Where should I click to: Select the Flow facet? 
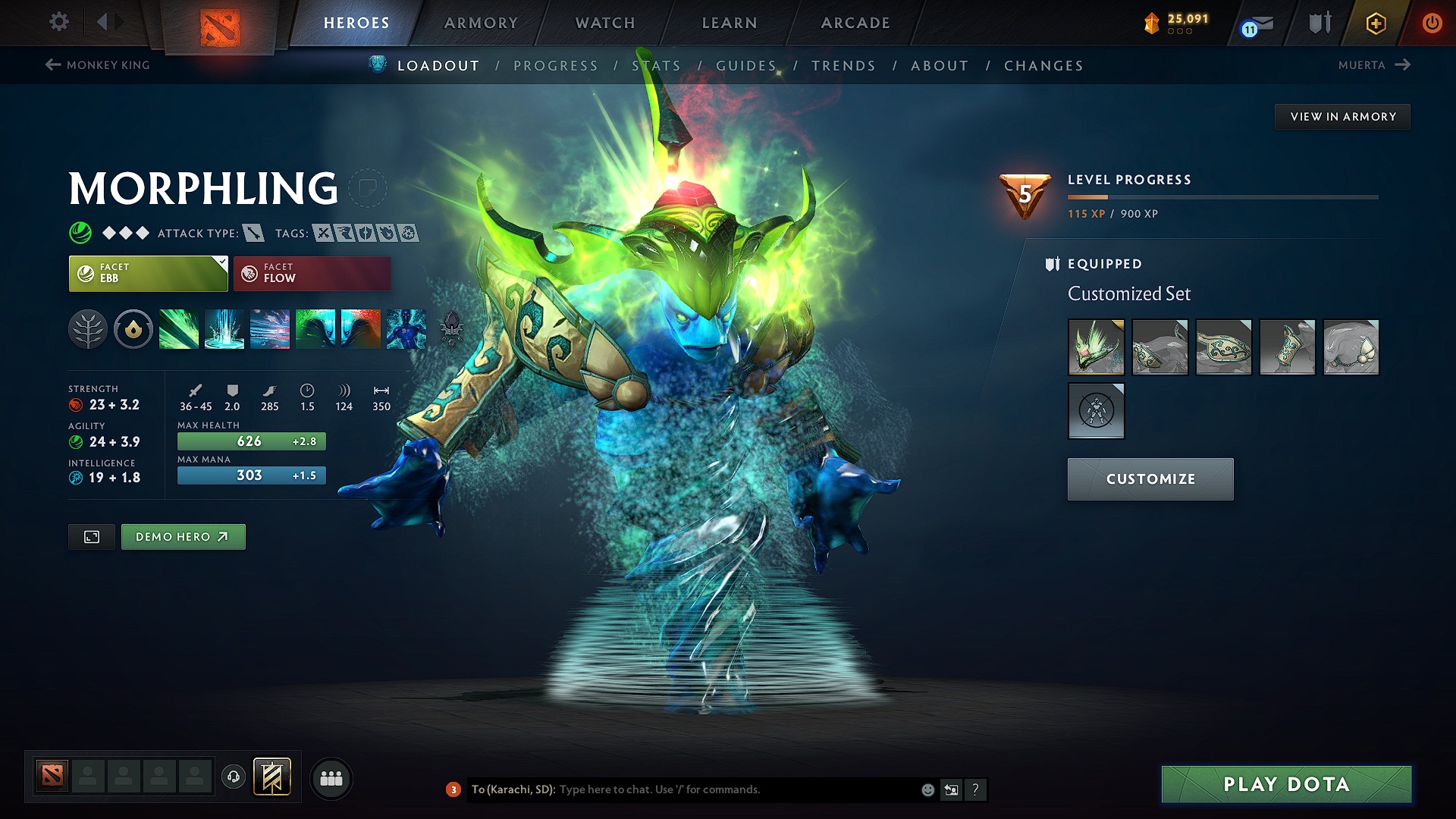[312, 273]
